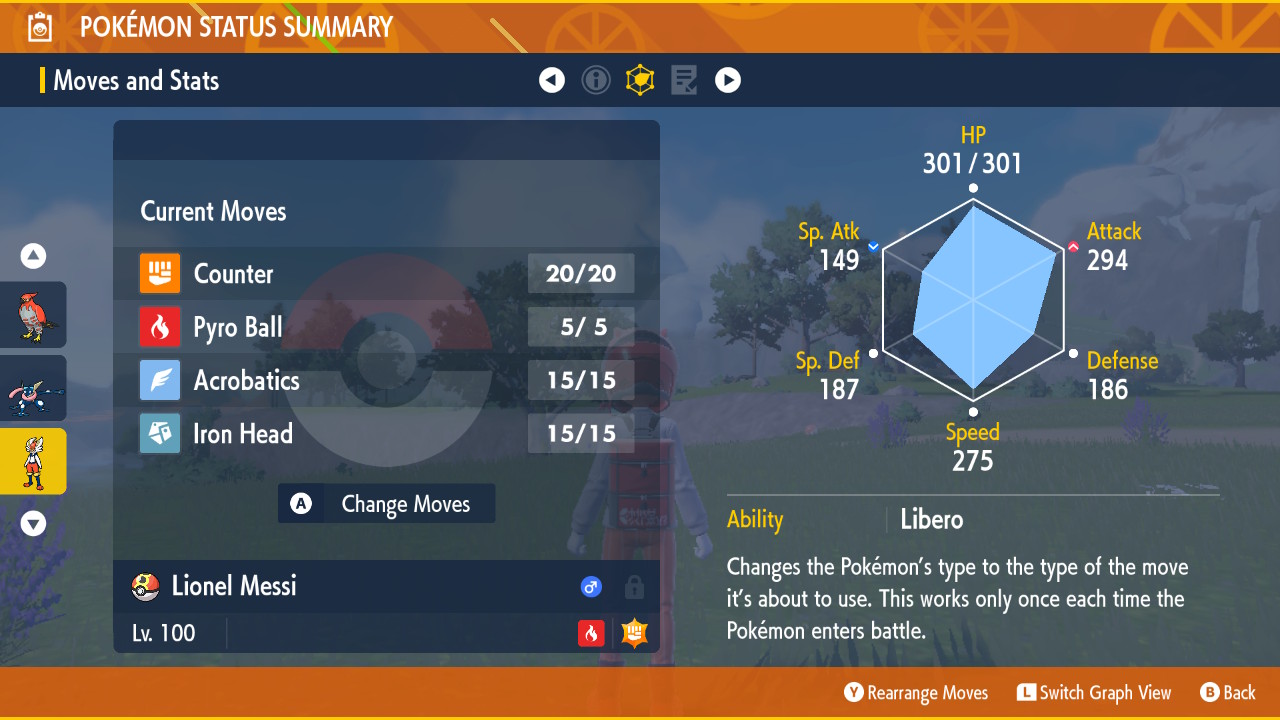This screenshot has width=1280, height=720.
Task: Advance with the next summary page arrow
Action: click(x=728, y=80)
